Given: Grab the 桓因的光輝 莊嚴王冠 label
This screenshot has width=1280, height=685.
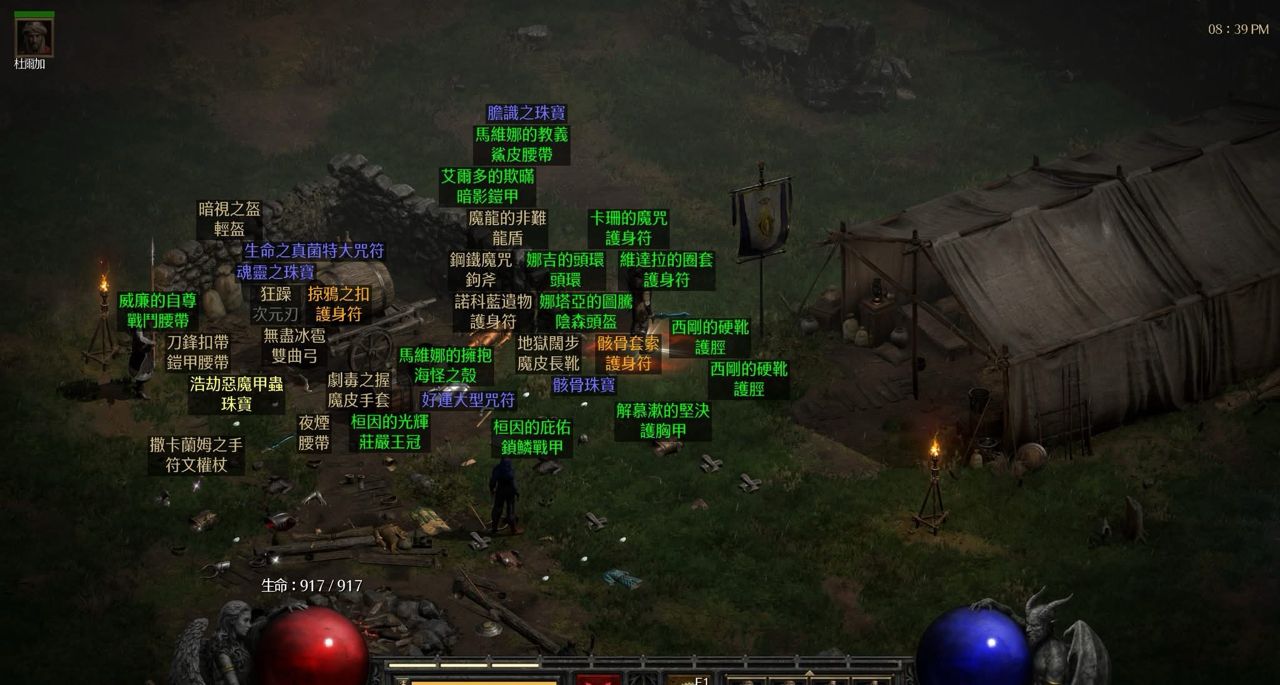Looking at the screenshot, I should (x=390, y=431).
